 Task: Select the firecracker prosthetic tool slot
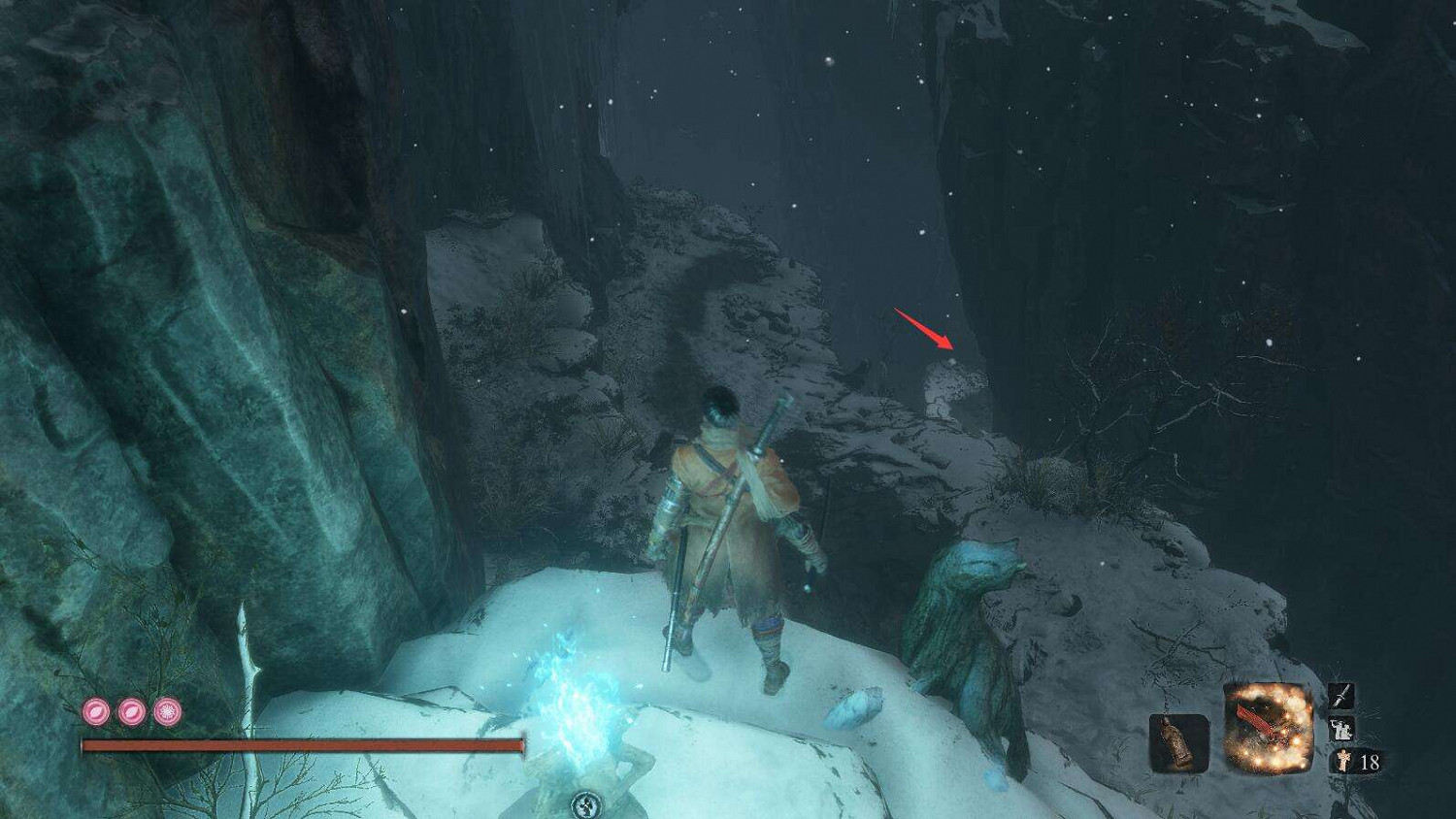pyautogui.click(x=1268, y=726)
